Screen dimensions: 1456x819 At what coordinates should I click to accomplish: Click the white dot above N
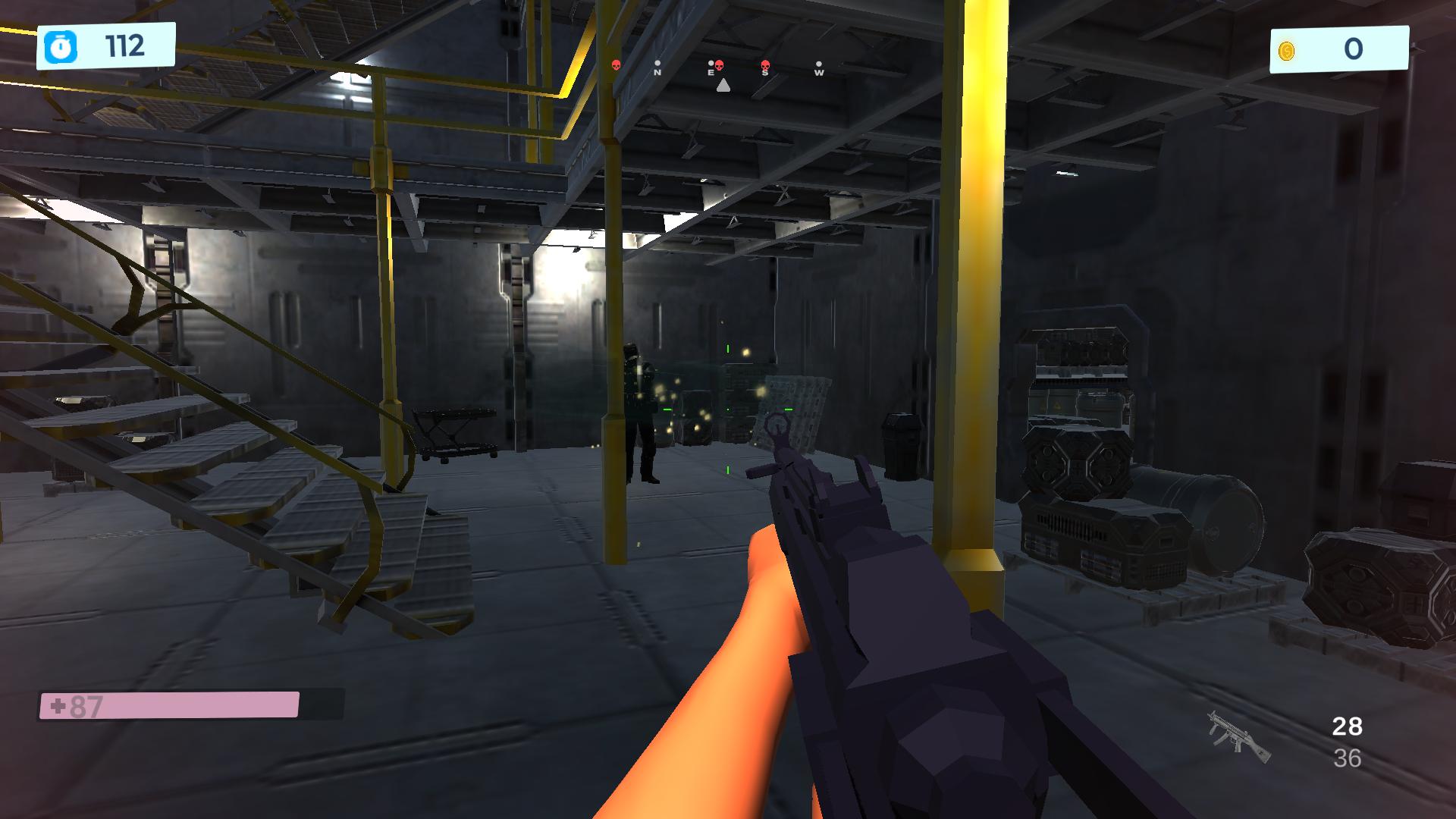click(657, 63)
